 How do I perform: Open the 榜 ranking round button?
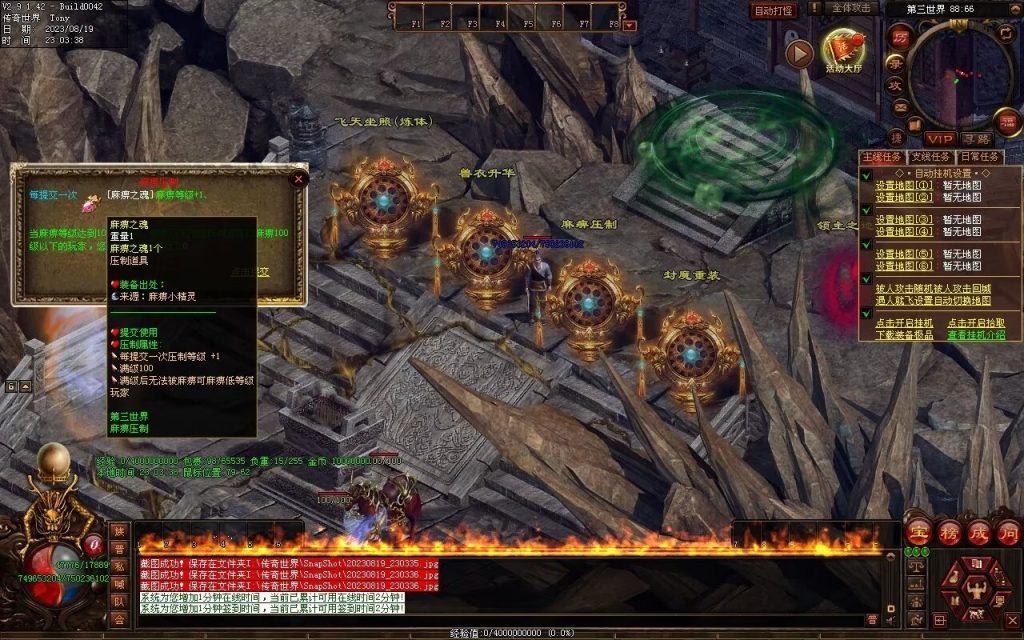(x=948, y=532)
